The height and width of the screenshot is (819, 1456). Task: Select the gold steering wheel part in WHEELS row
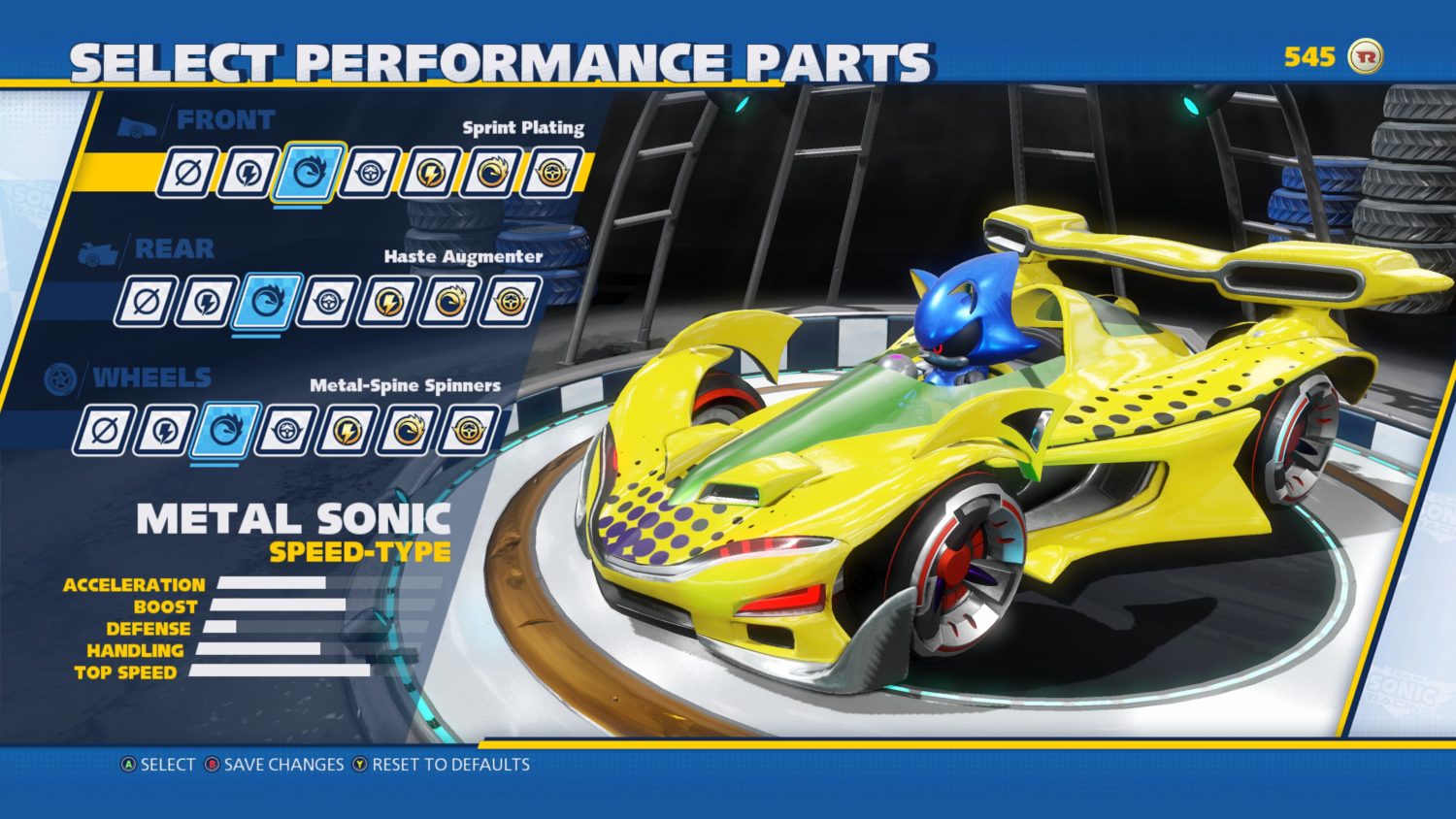(x=472, y=427)
